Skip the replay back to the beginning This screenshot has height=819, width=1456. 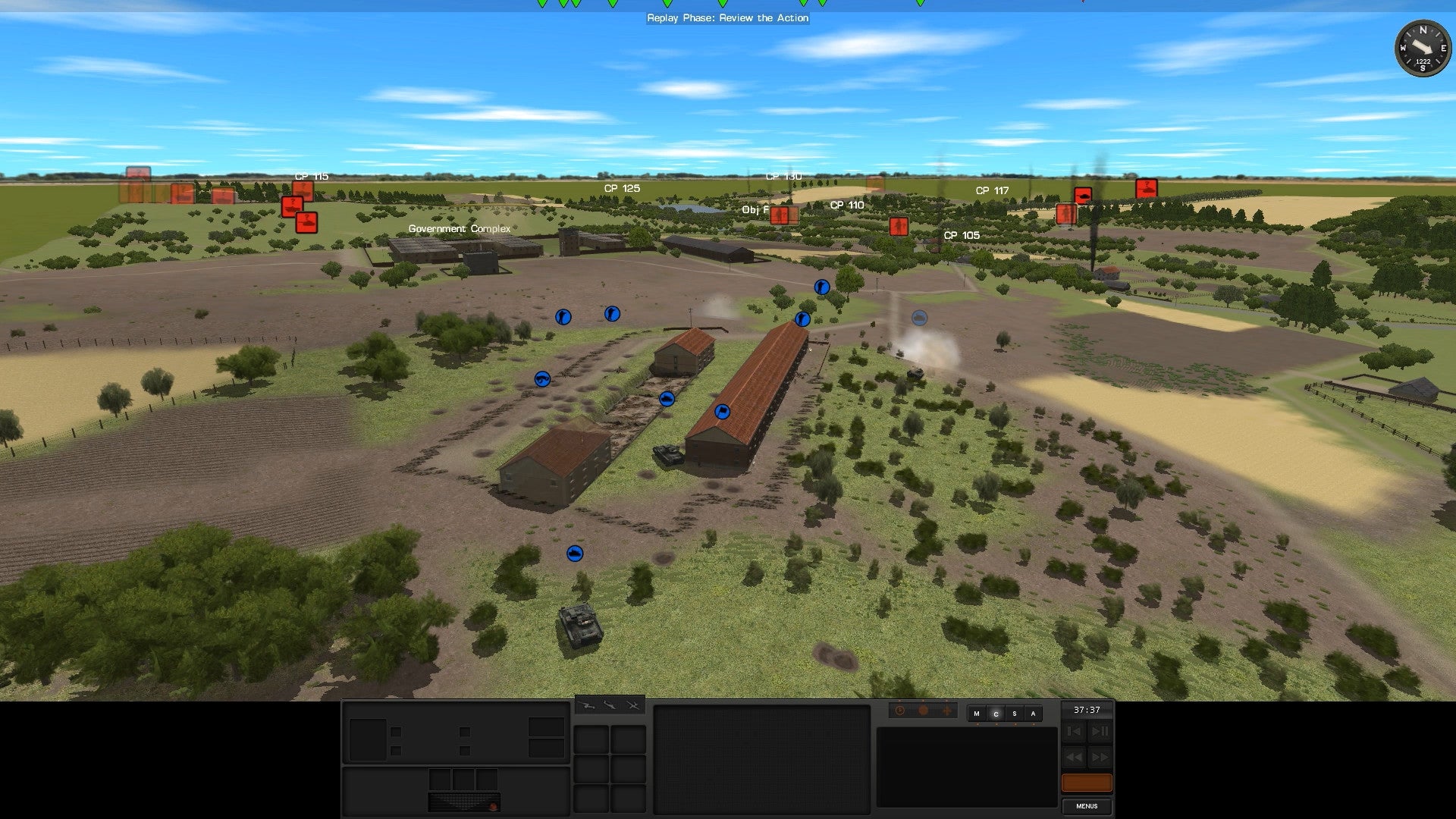pyautogui.click(x=1074, y=731)
